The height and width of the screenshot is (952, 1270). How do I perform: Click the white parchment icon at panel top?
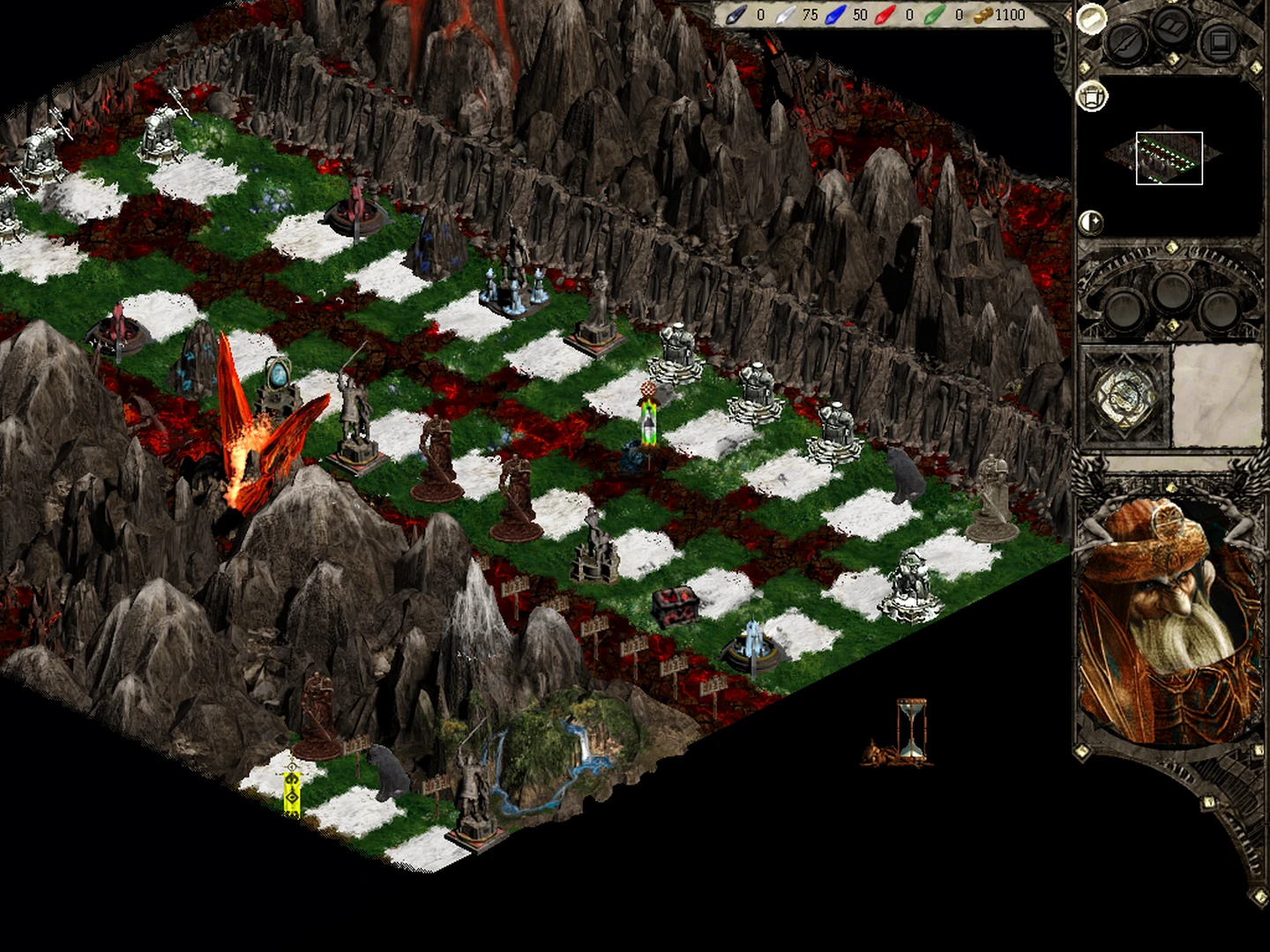[x=1090, y=20]
